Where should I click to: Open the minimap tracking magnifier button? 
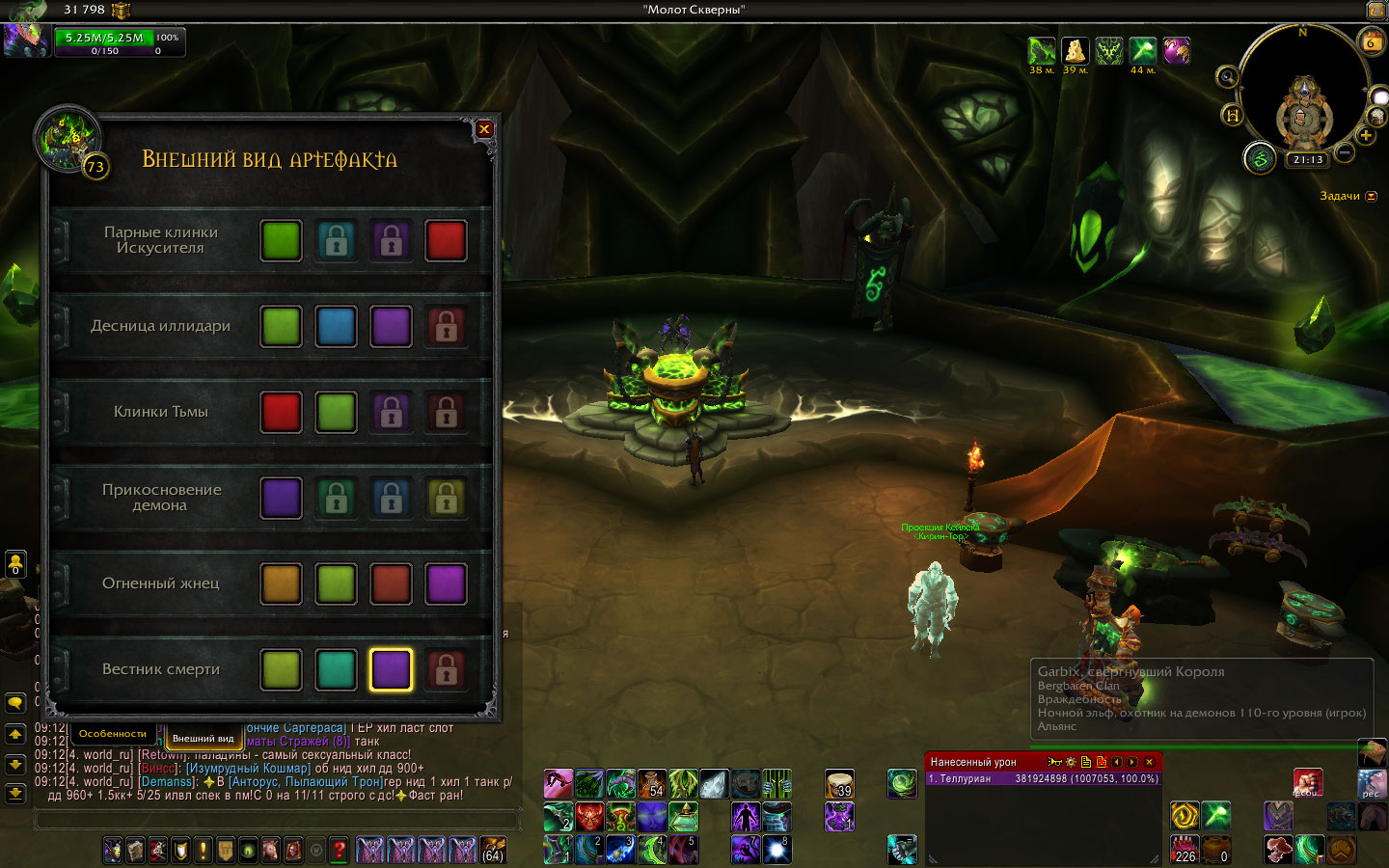point(1227,77)
